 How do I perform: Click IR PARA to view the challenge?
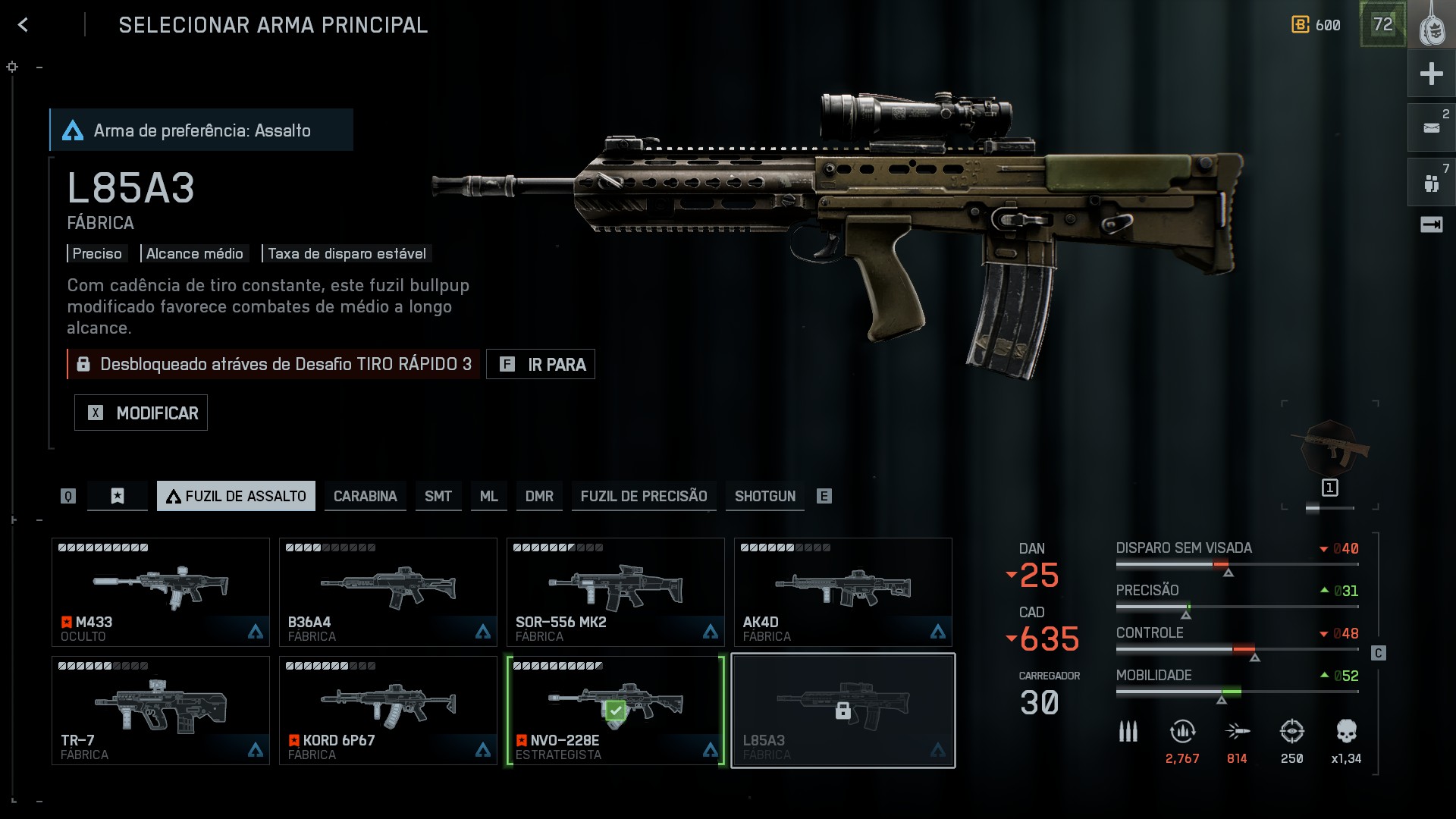(x=541, y=364)
